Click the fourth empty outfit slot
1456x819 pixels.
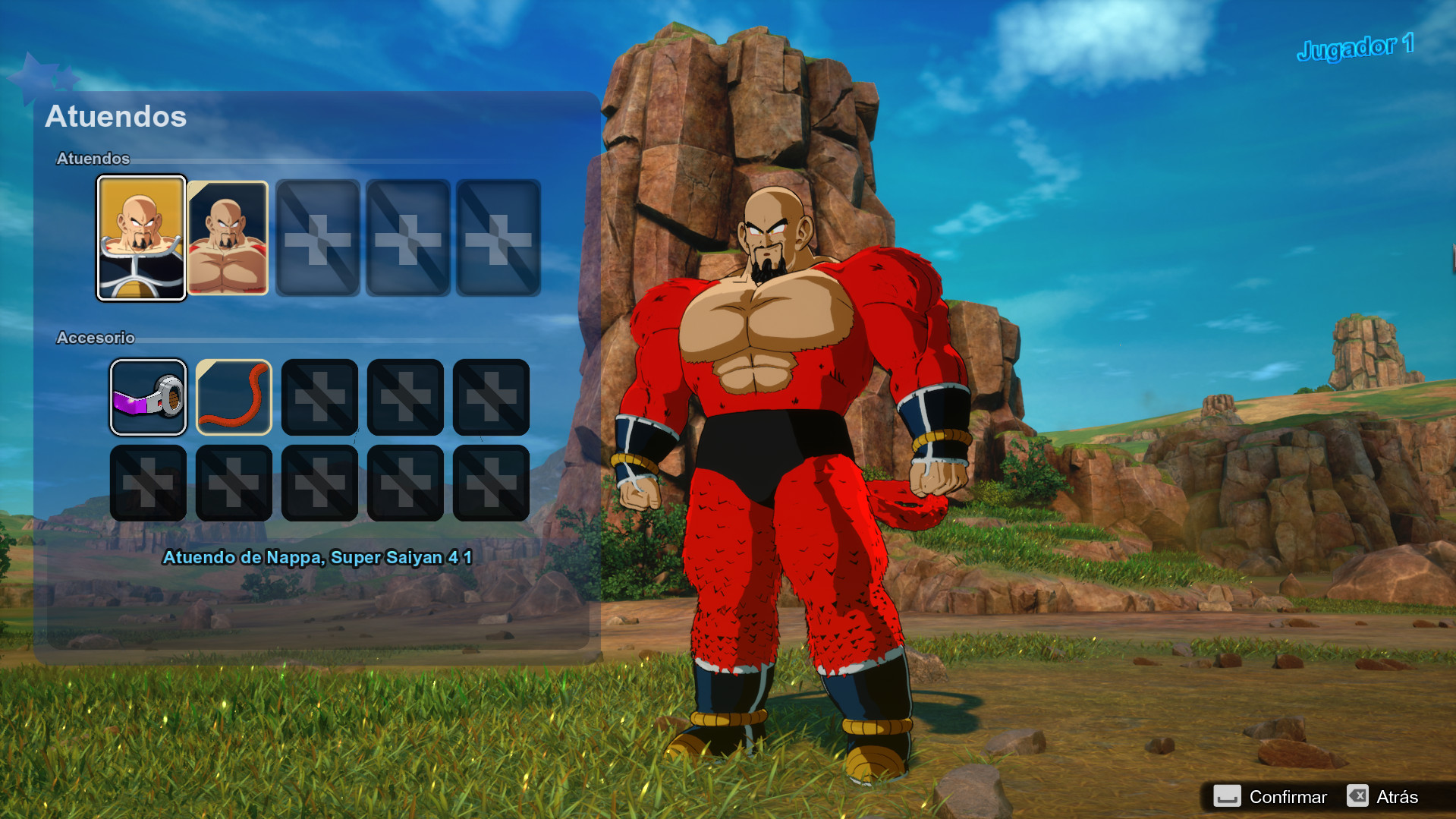coord(405,238)
